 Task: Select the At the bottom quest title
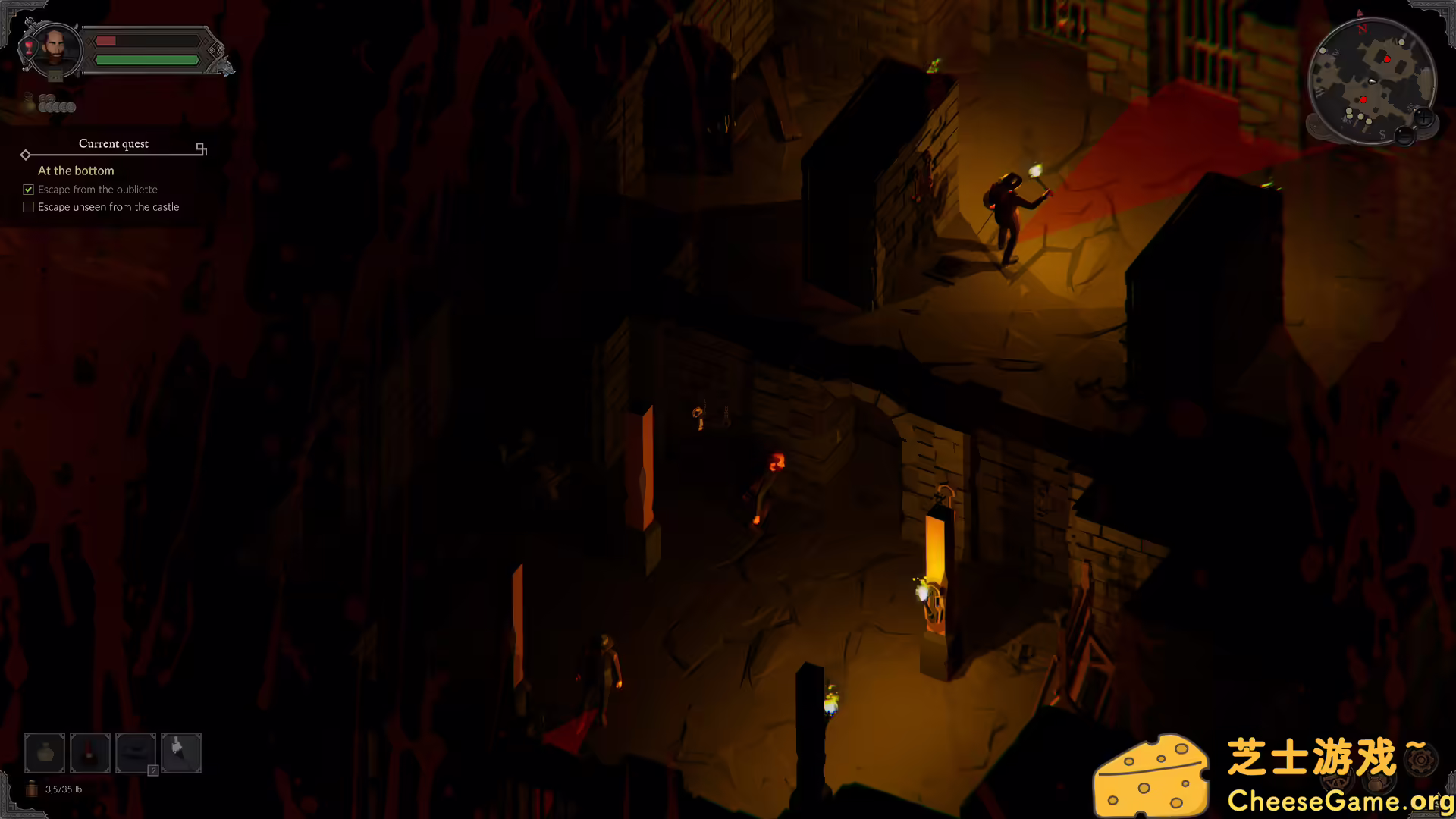76,171
